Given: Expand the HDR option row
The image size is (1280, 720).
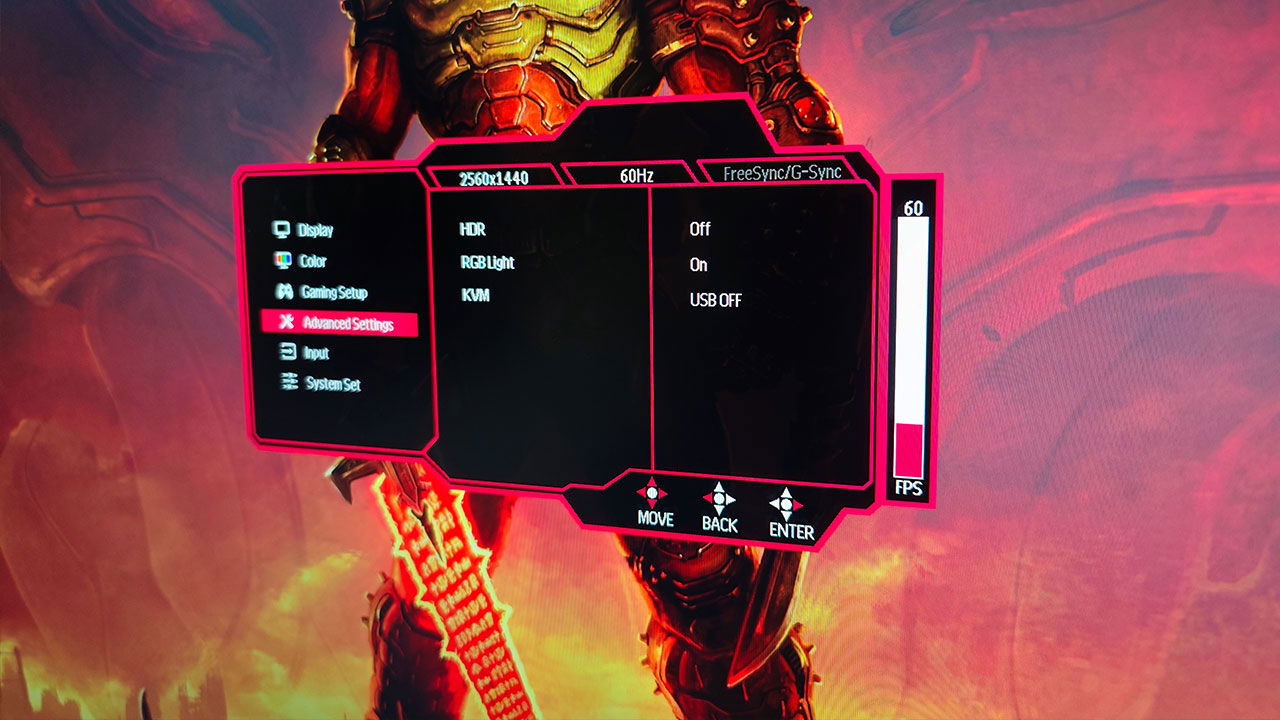Looking at the screenshot, I should [x=474, y=228].
